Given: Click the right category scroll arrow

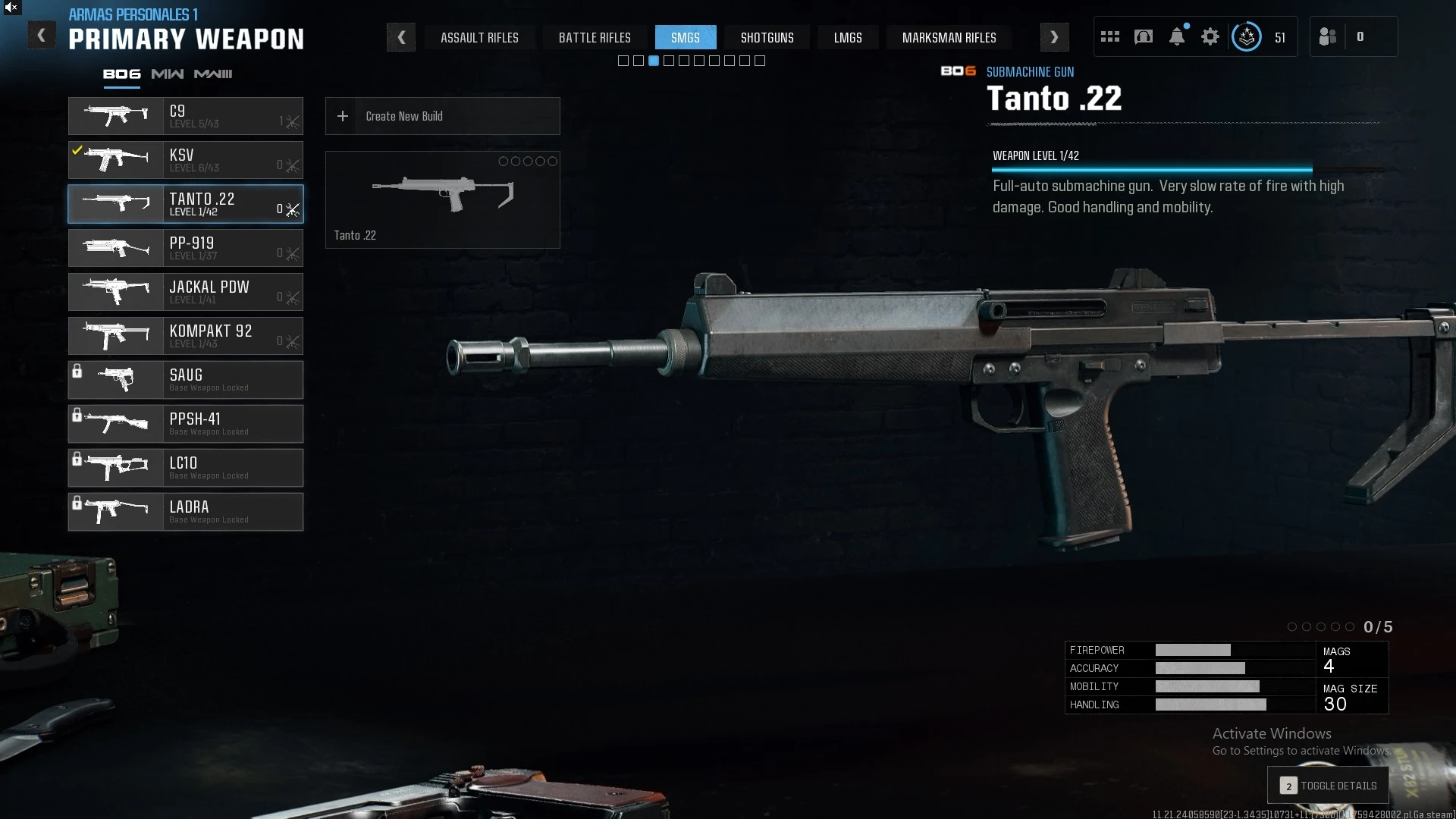Looking at the screenshot, I should tap(1054, 37).
